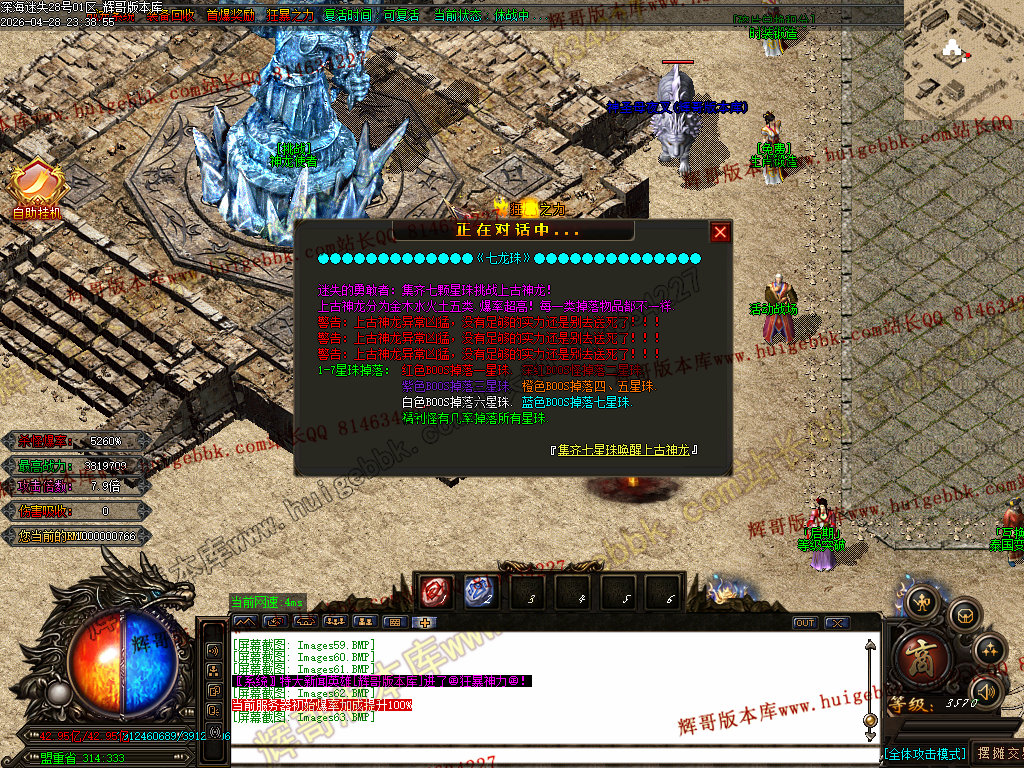The height and width of the screenshot is (768, 1024).
Task: Select the plus-sign chat channel tab
Action: [x=425, y=622]
